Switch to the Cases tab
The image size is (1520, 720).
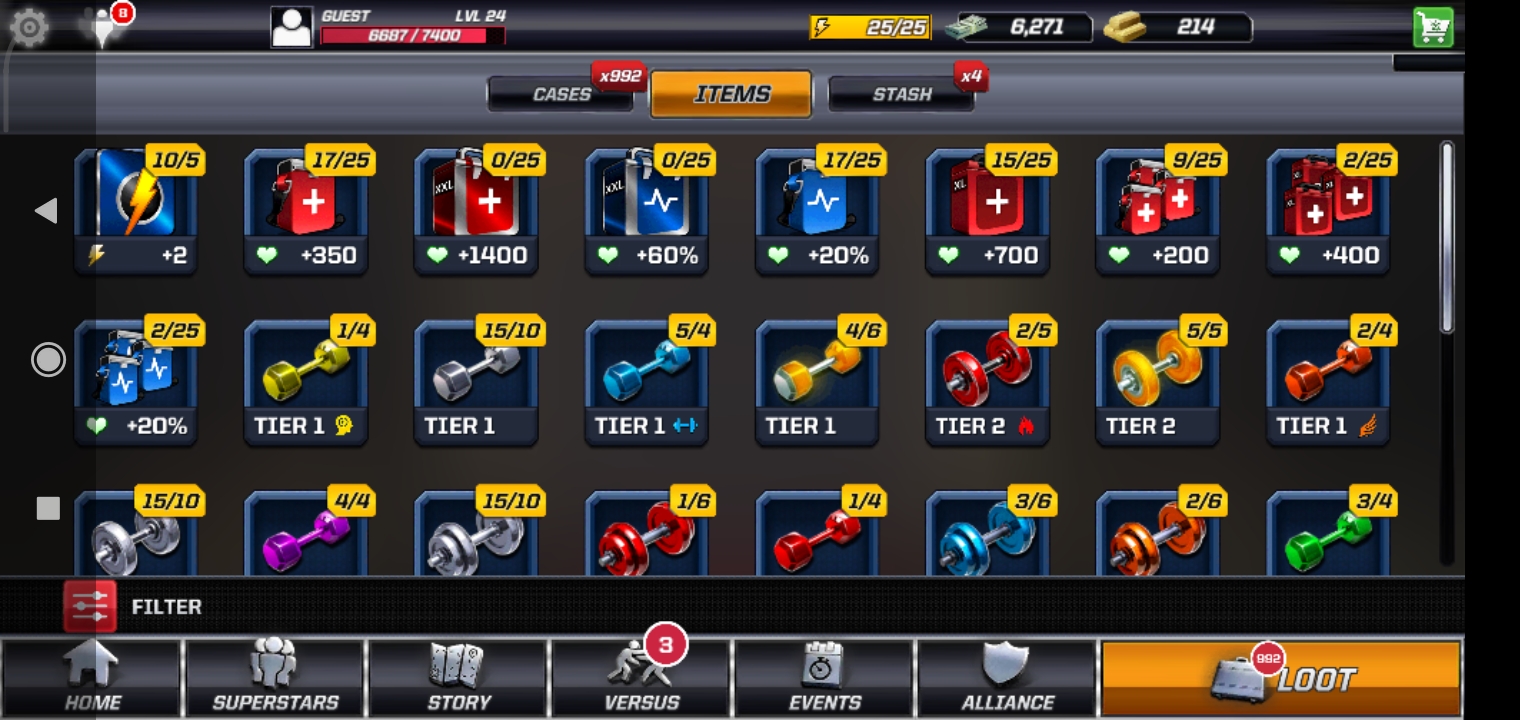561,94
